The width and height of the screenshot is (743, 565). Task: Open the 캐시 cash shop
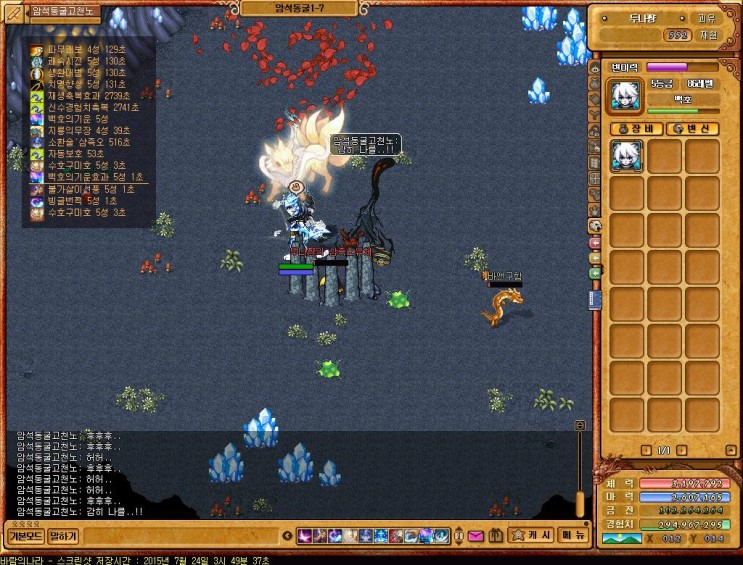(530, 535)
